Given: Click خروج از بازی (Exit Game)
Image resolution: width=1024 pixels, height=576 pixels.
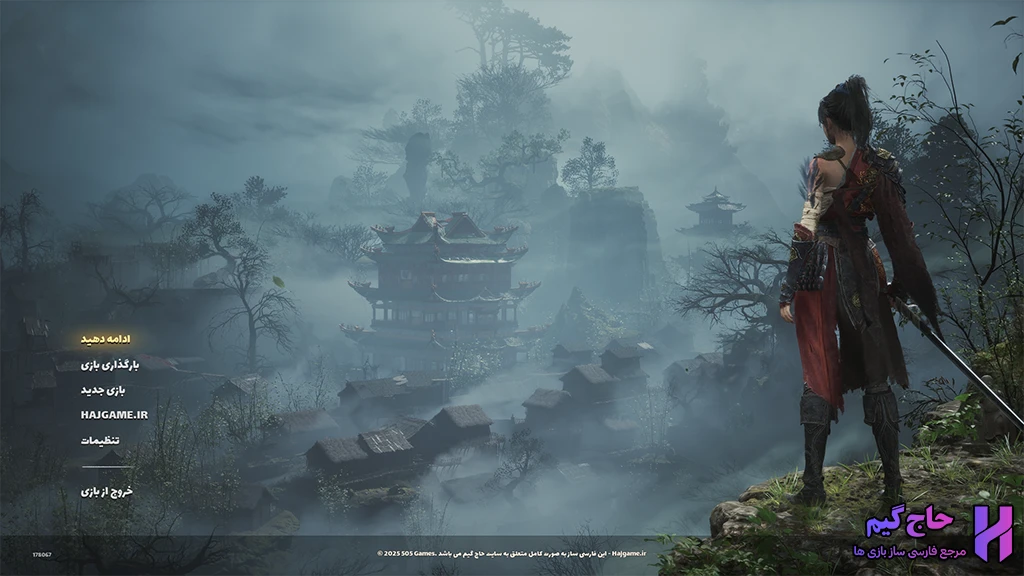Looking at the screenshot, I should click(x=107, y=491).
